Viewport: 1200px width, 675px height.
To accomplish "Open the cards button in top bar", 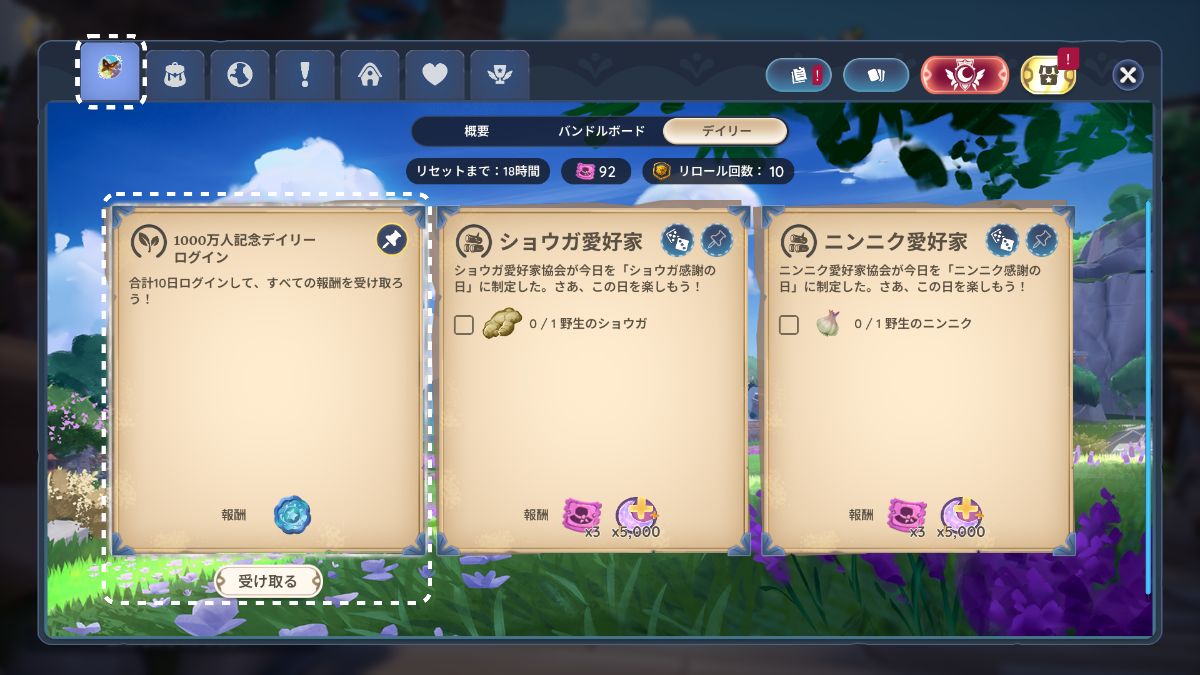I will 875,75.
